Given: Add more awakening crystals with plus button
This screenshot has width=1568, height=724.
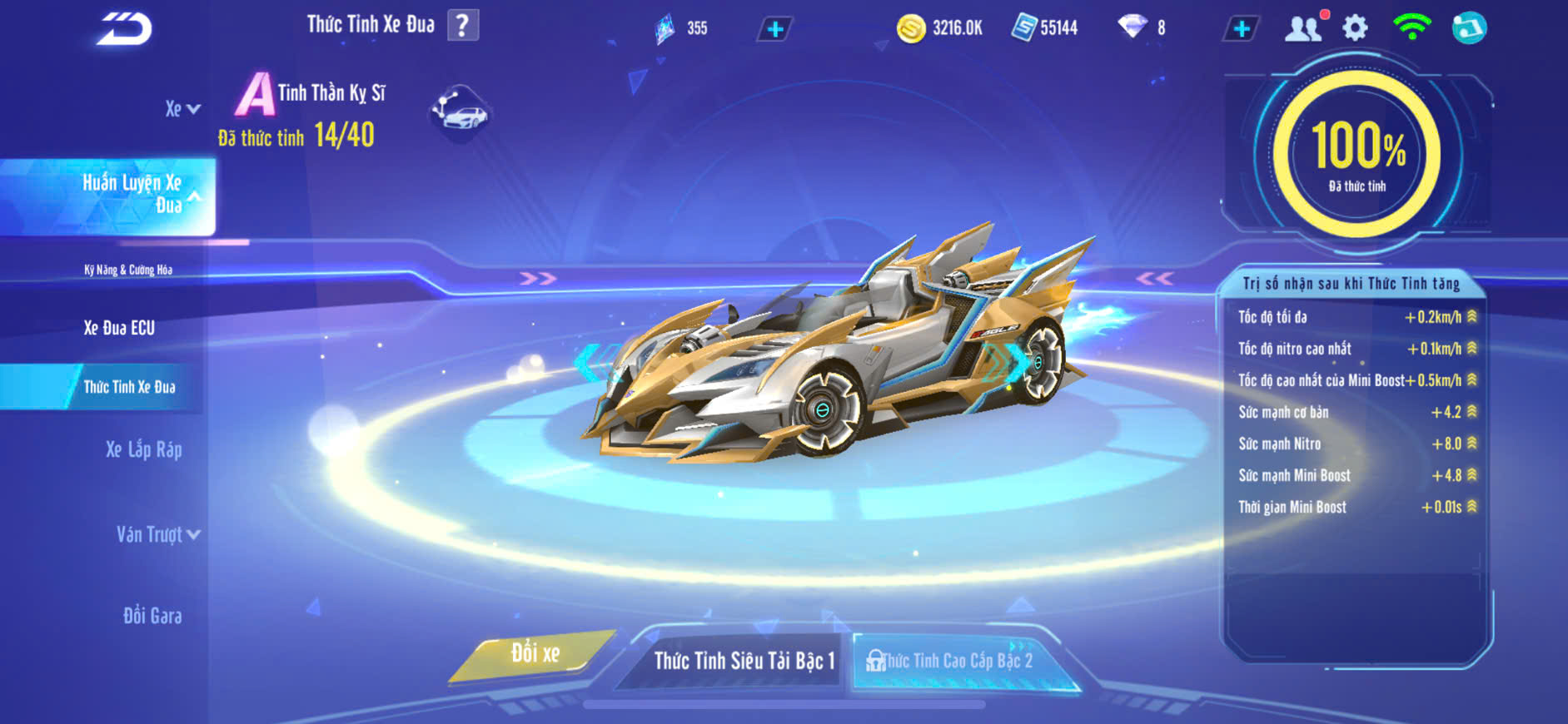Looking at the screenshot, I should tap(774, 29).
